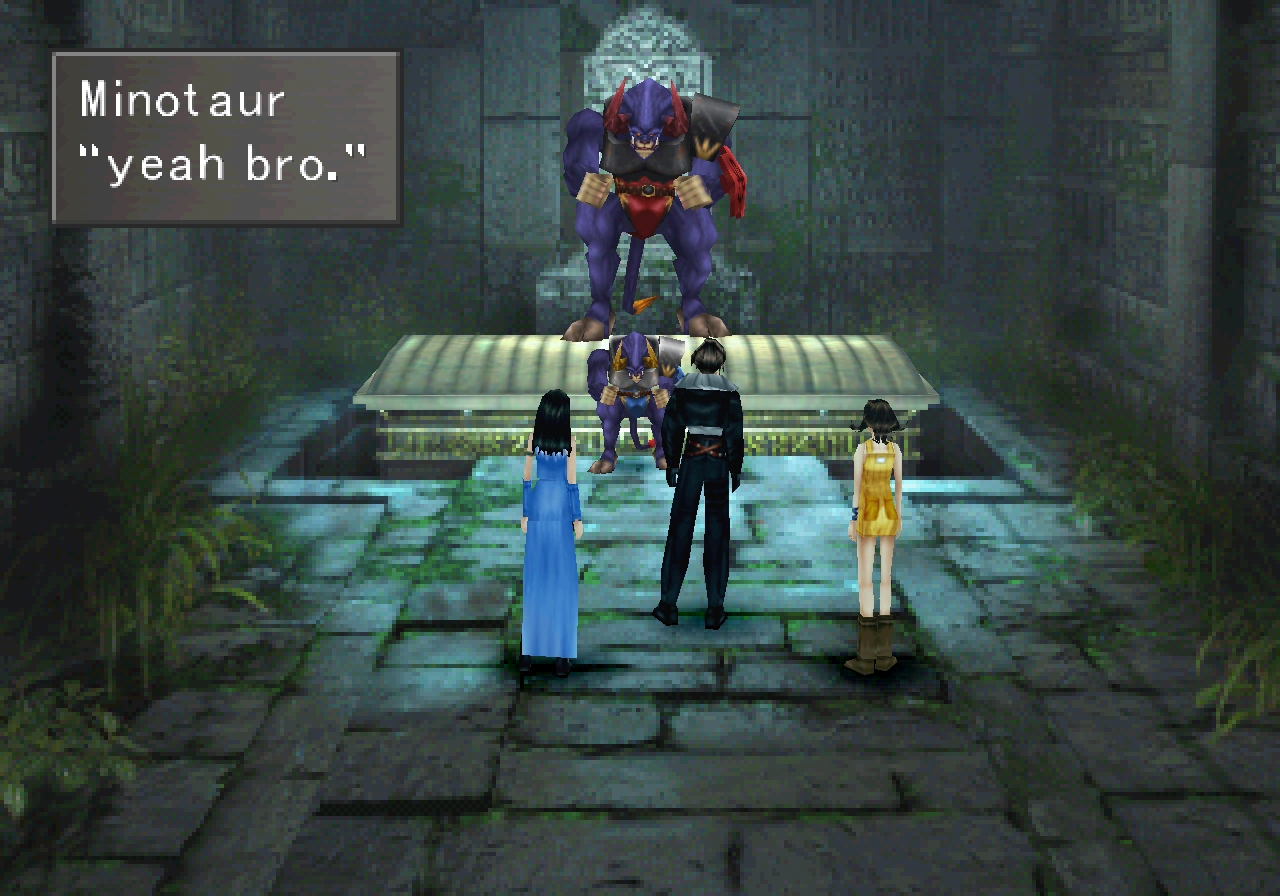Click the stone floor tiles in the foreground
This screenshot has width=1280, height=896.
[640, 790]
